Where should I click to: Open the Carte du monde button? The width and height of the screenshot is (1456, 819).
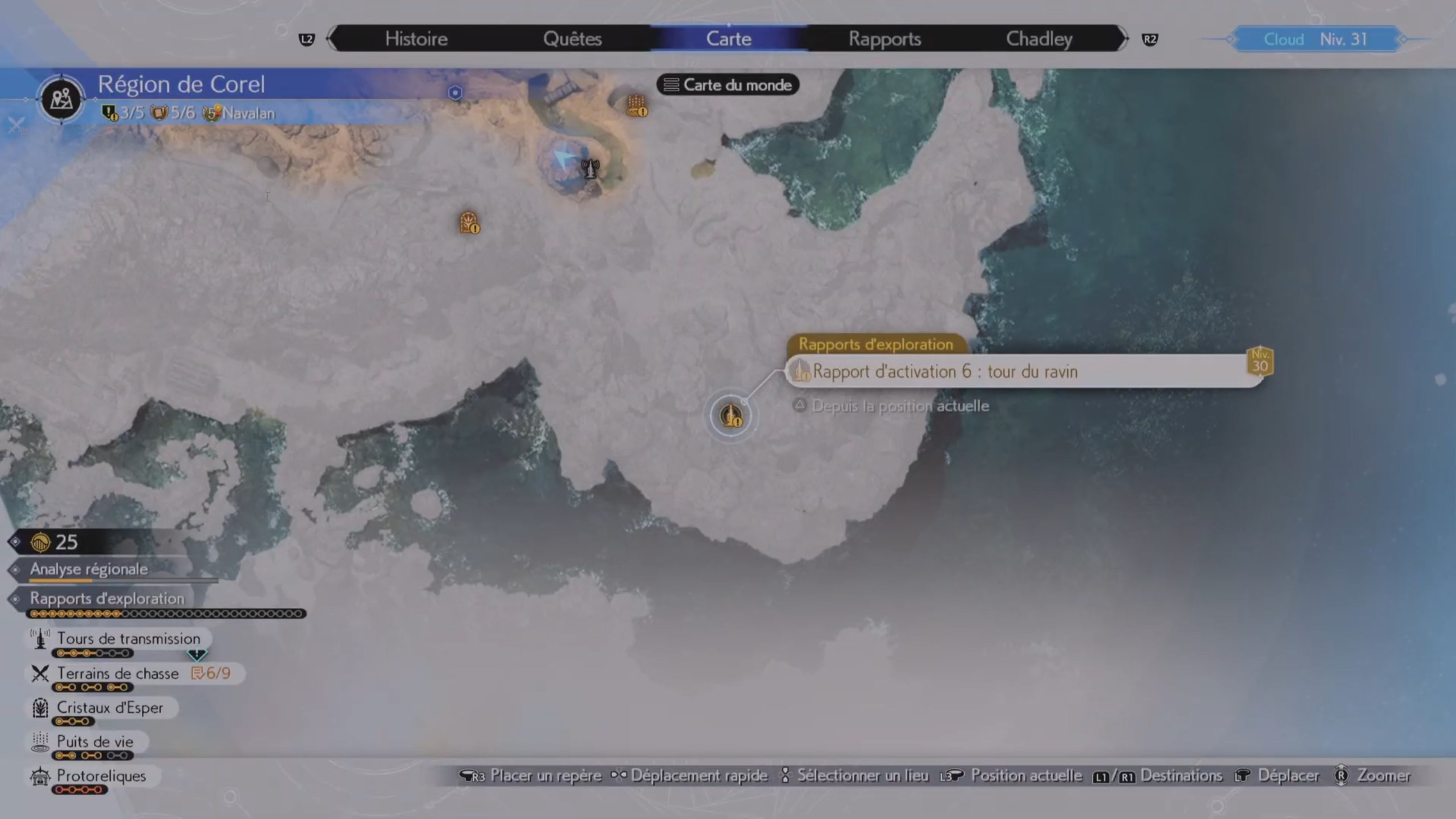click(728, 85)
